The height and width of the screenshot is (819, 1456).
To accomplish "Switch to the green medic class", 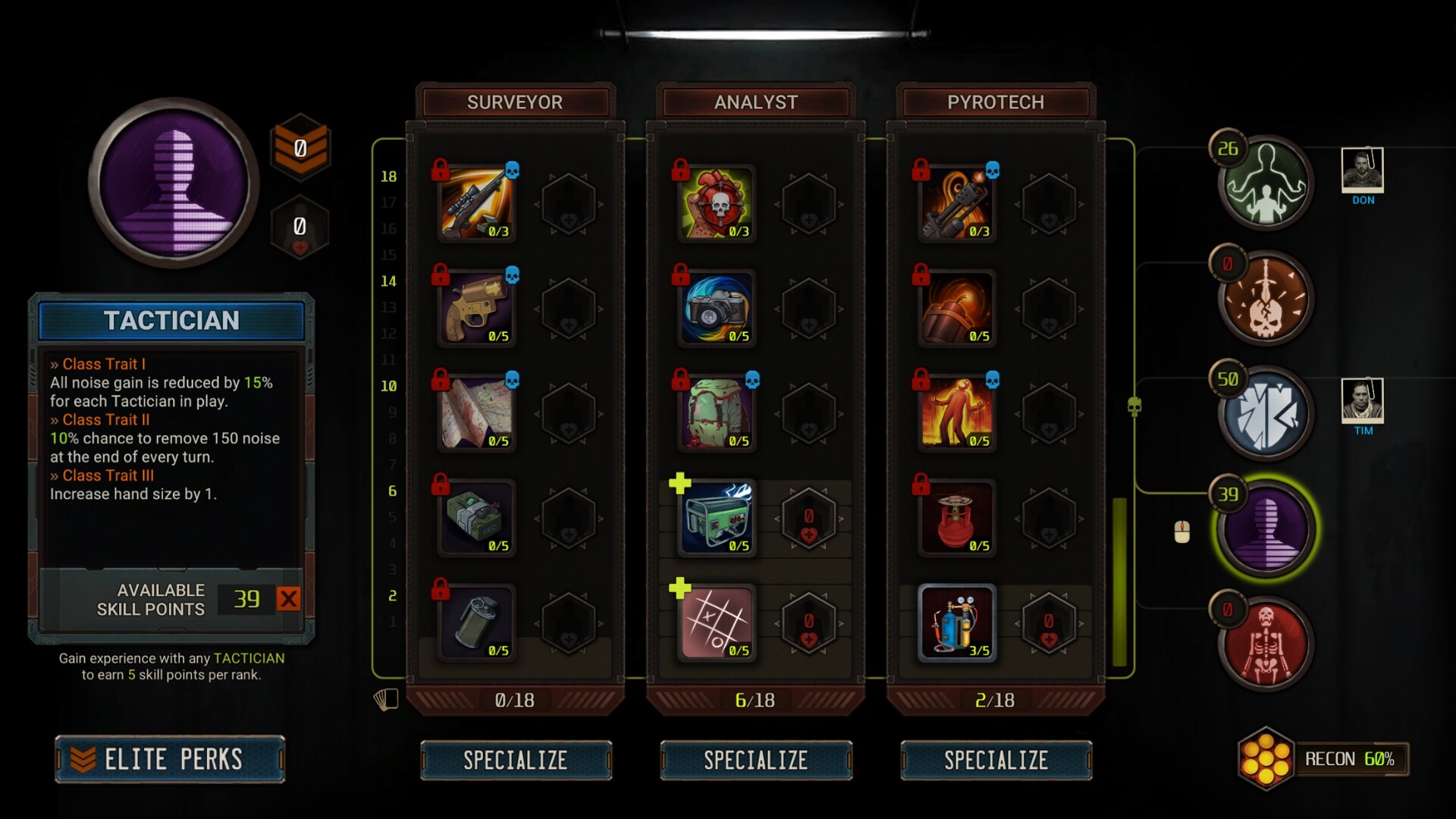I will (x=1265, y=184).
